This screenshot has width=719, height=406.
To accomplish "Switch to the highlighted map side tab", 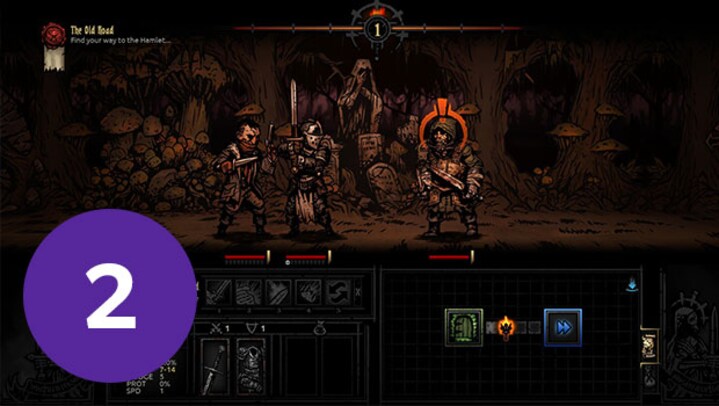I will pyautogui.click(x=648, y=345).
